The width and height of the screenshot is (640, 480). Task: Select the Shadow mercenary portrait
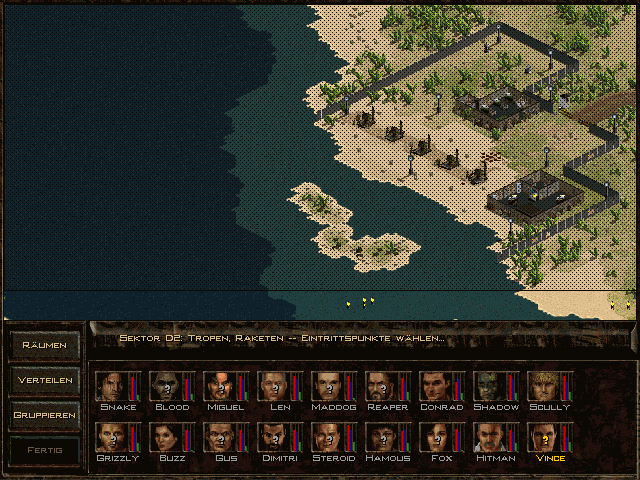click(490, 386)
